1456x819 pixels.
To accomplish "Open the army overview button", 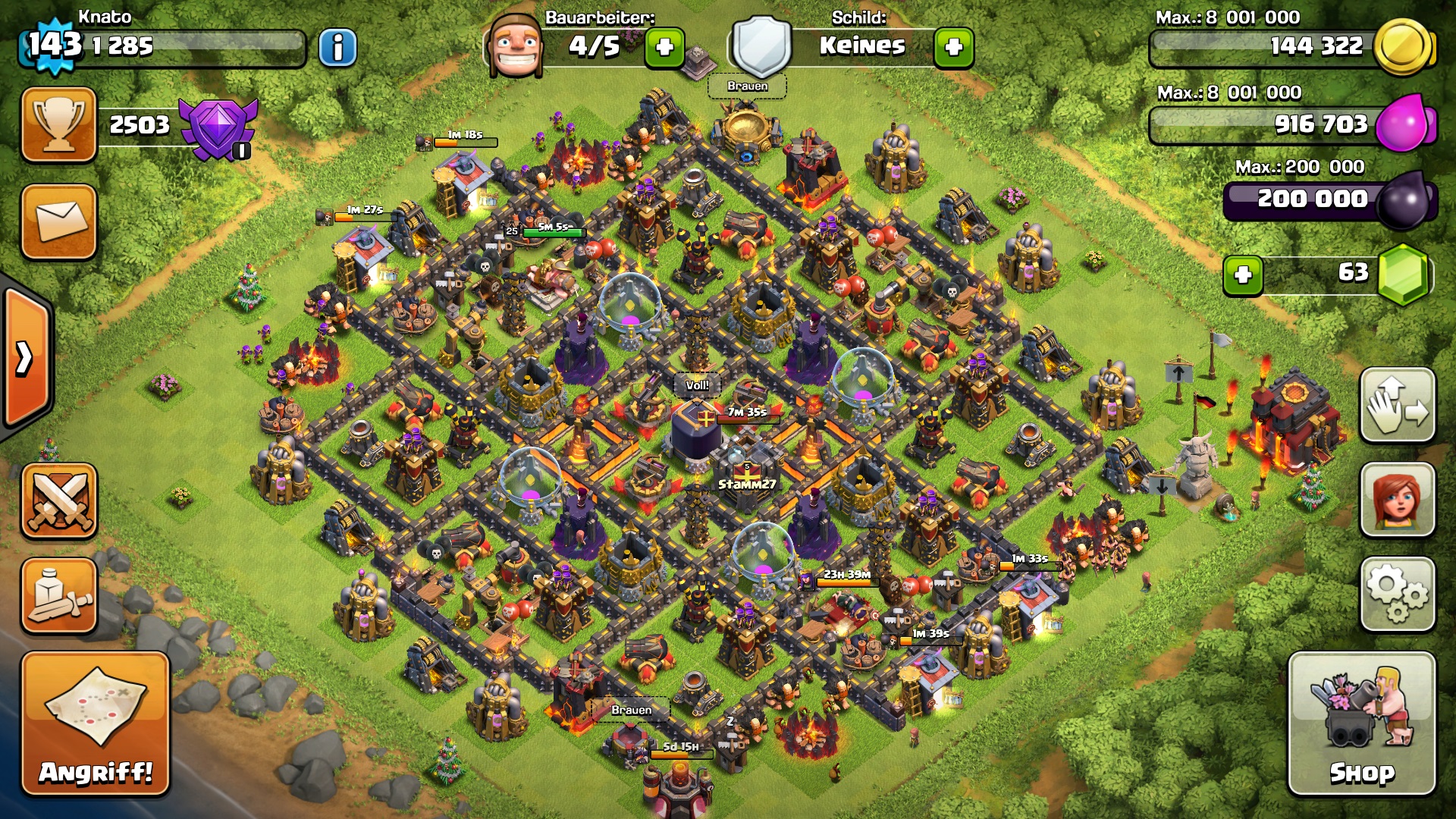I will point(59,596).
